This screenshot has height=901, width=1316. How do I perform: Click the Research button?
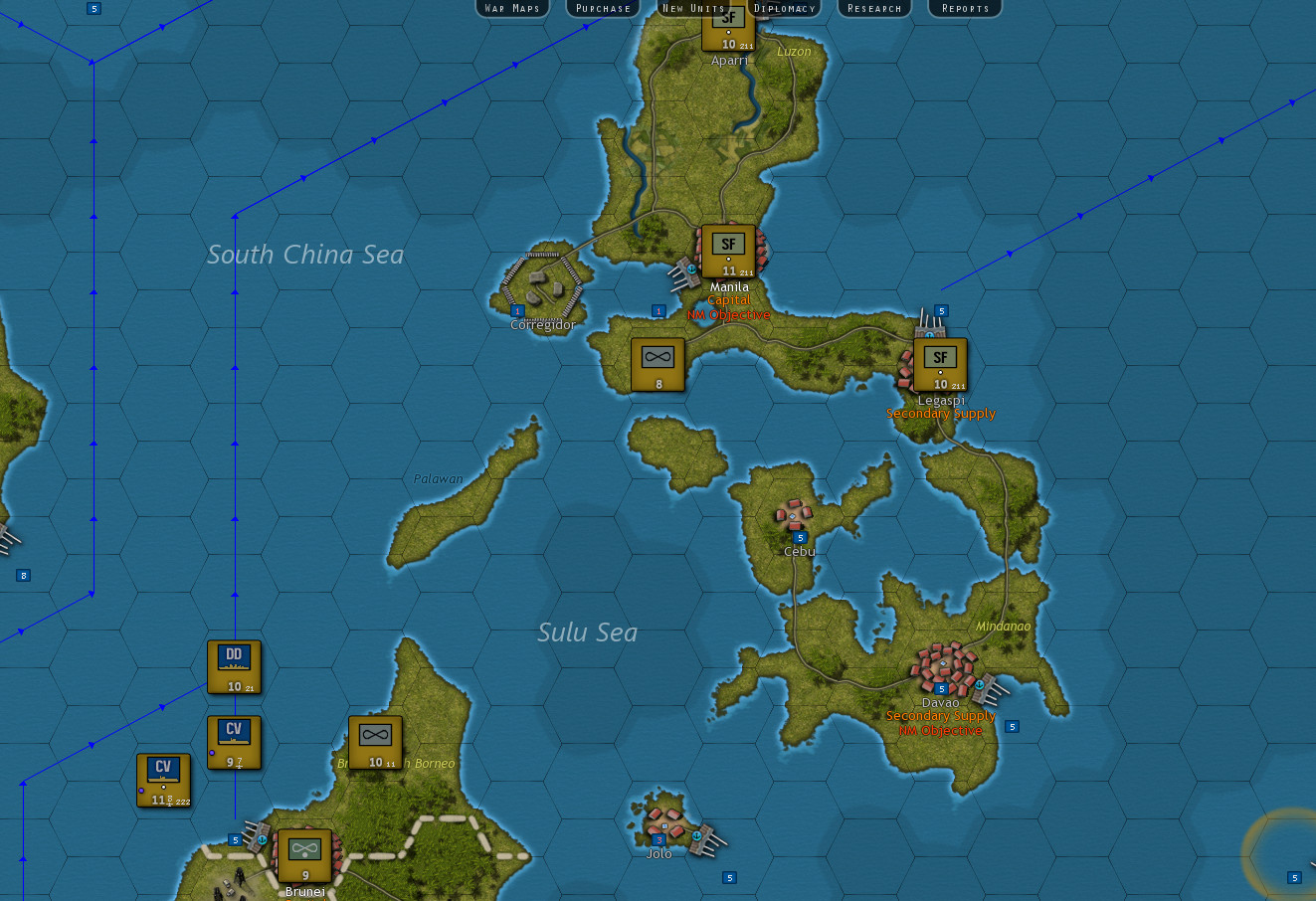coord(873,8)
